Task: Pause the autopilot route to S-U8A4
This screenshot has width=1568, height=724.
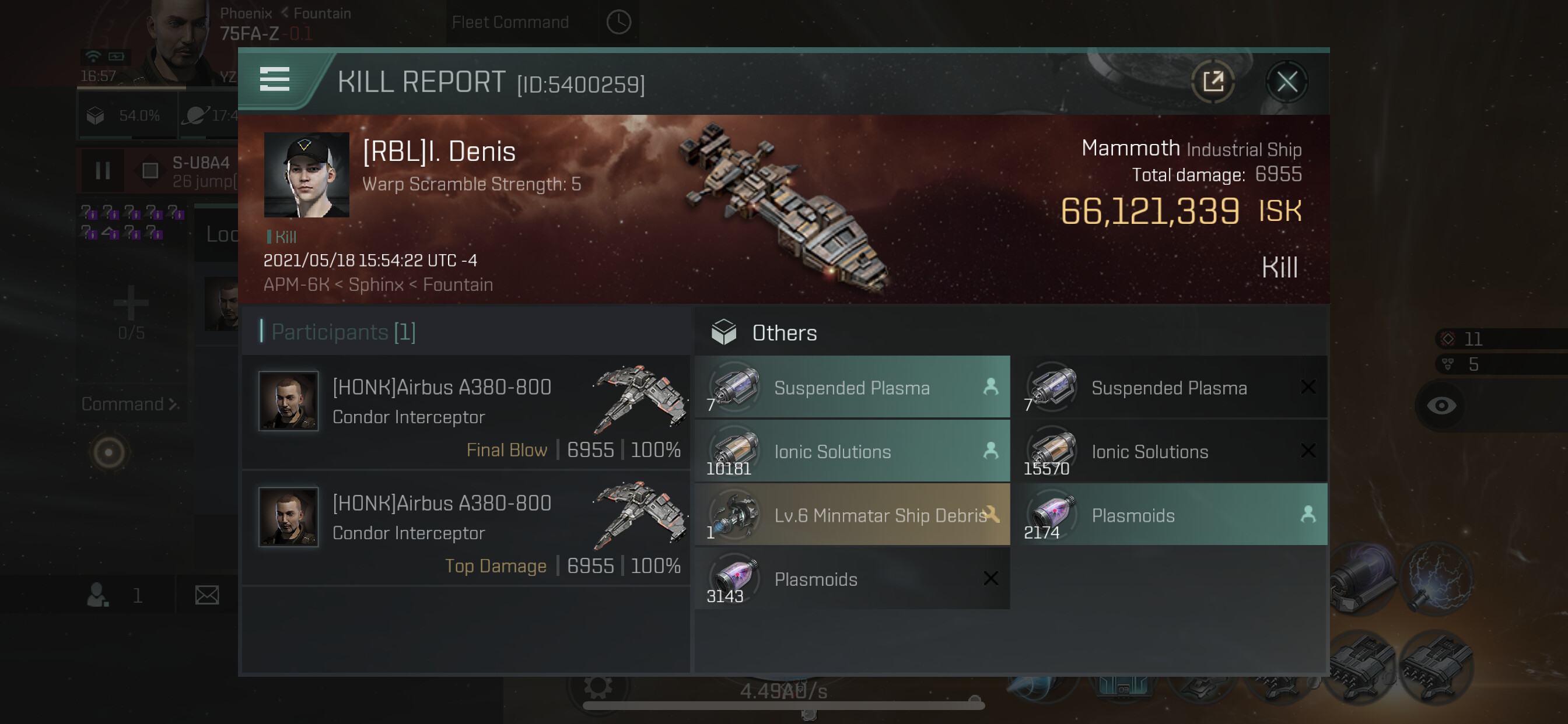Action: pyautogui.click(x=102, y=171)
